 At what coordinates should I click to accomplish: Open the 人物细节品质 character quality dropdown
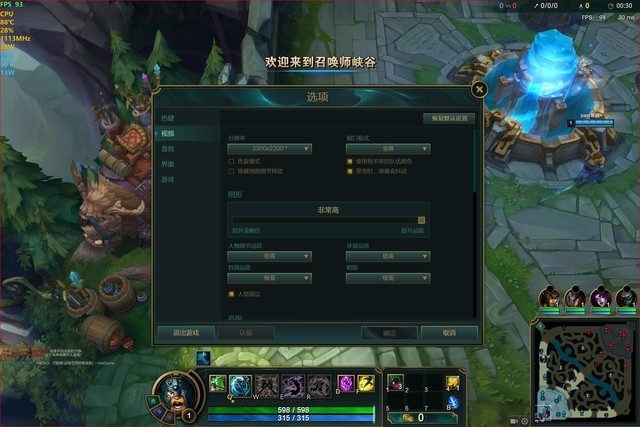270,256
